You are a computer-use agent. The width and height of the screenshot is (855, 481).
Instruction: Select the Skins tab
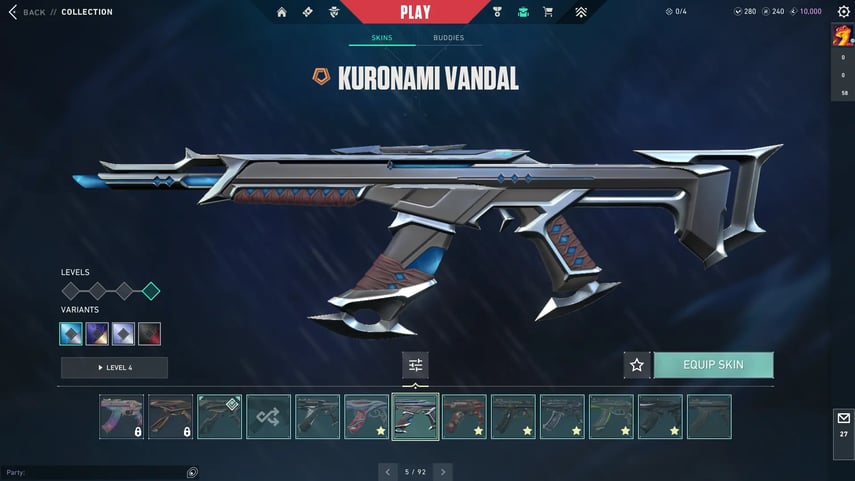coord(381,38)
